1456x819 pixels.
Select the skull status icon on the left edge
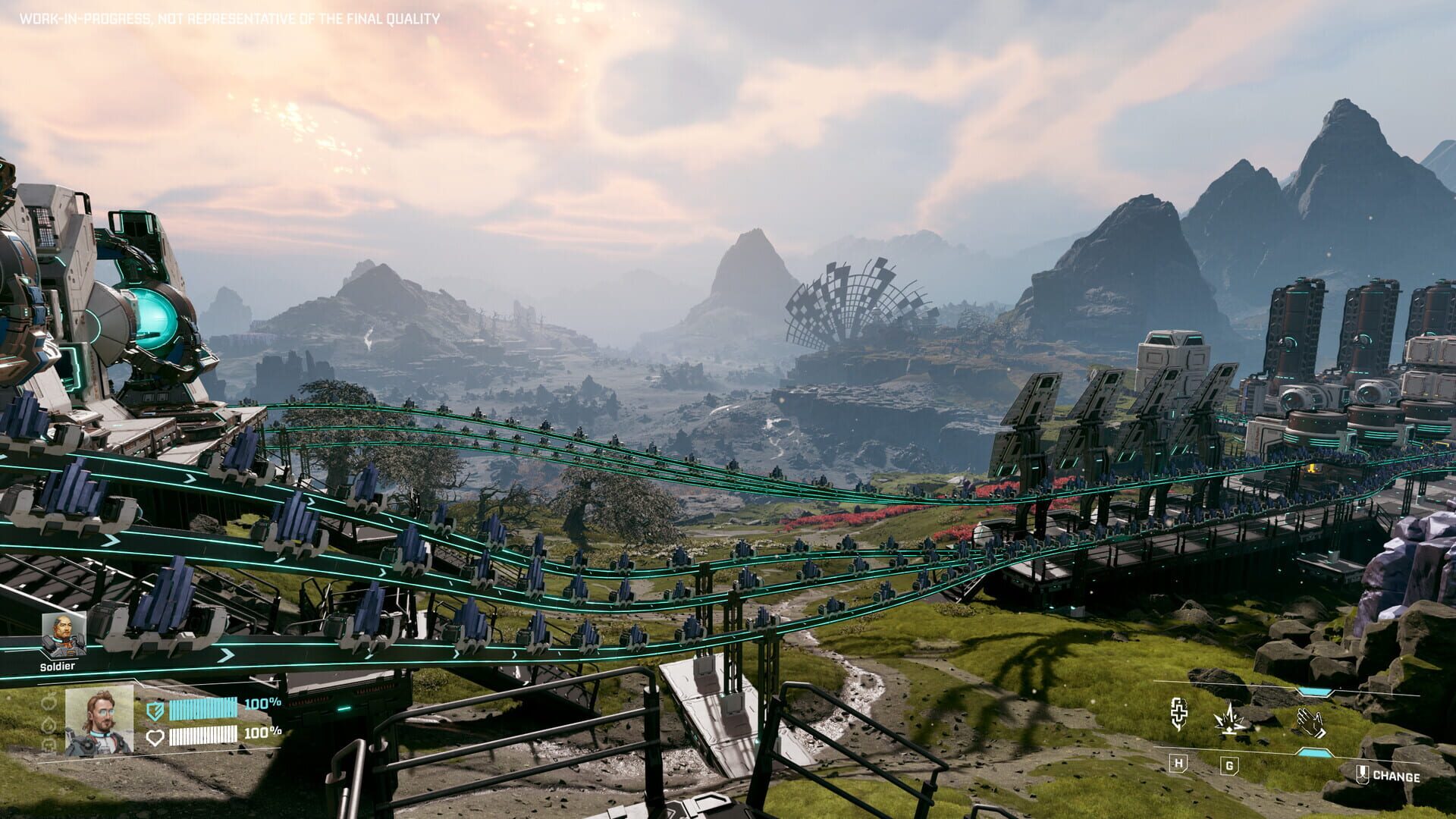49,745
